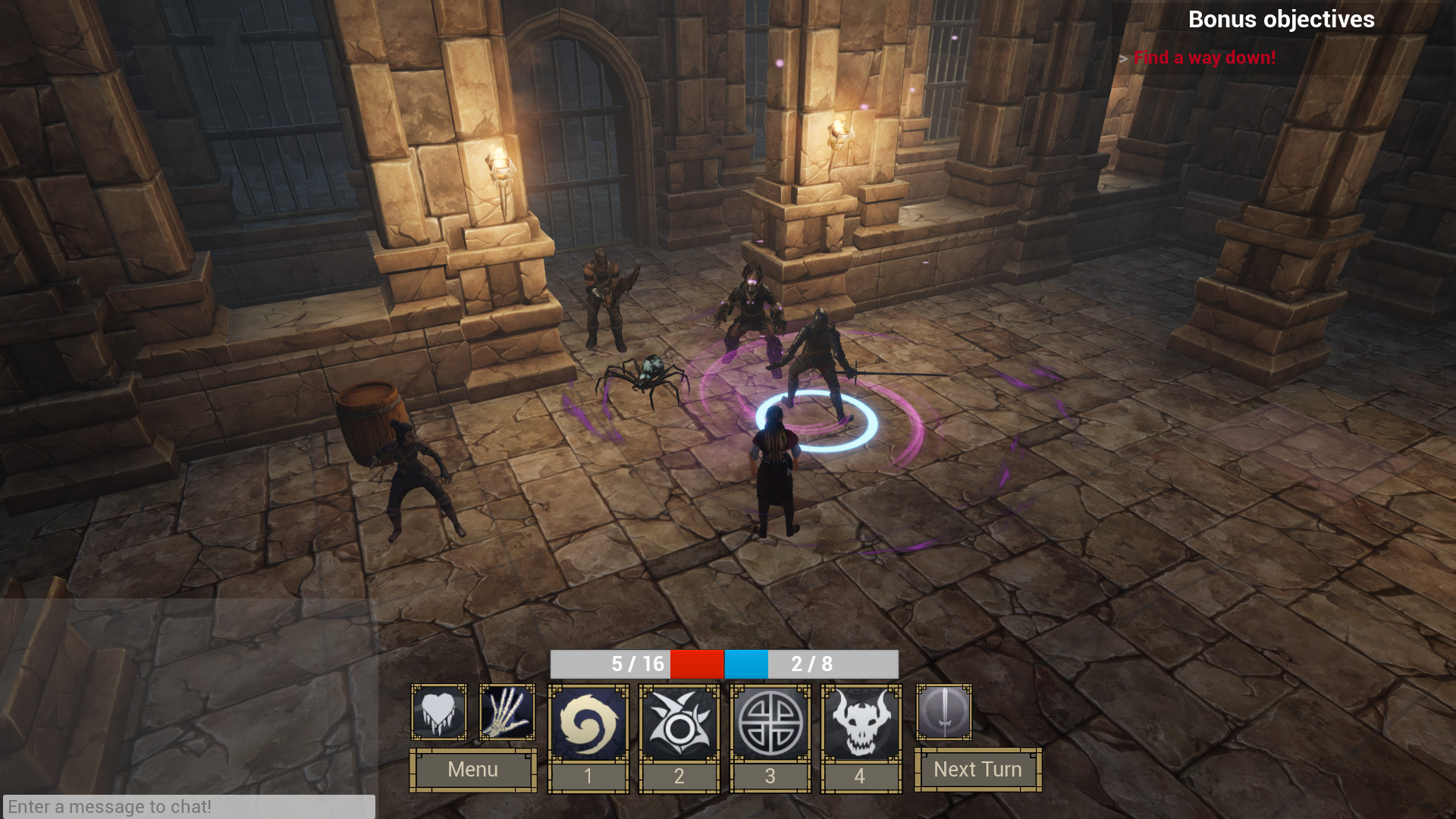Click the 'Find a way down!' objective text
Image resolution: width=1456 pixels, height=819 pixels.
click(x=1204, y=57)
